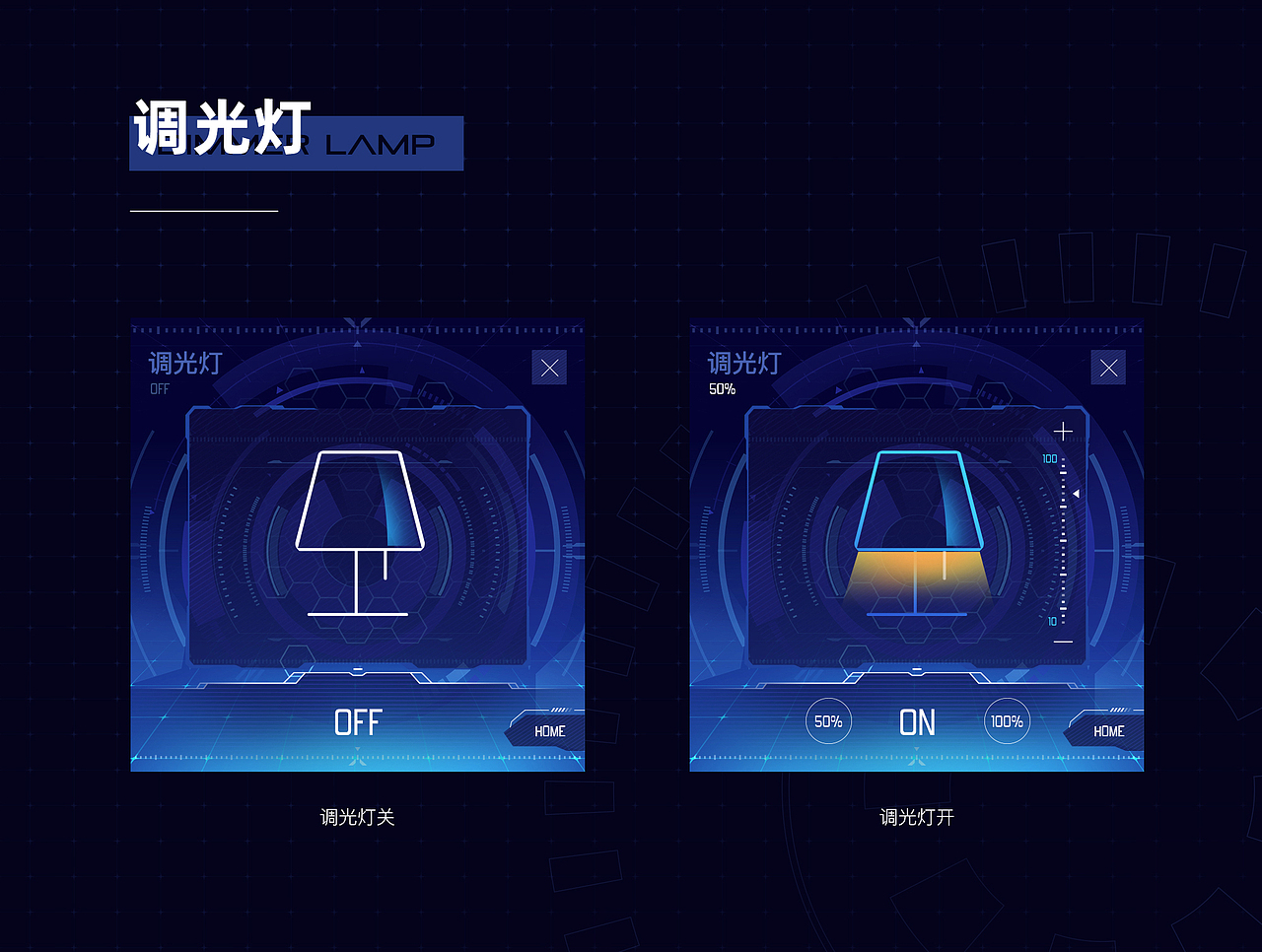Select the 50% brightness preset circle
The image size is (1262, 952).
coord(828,720)
